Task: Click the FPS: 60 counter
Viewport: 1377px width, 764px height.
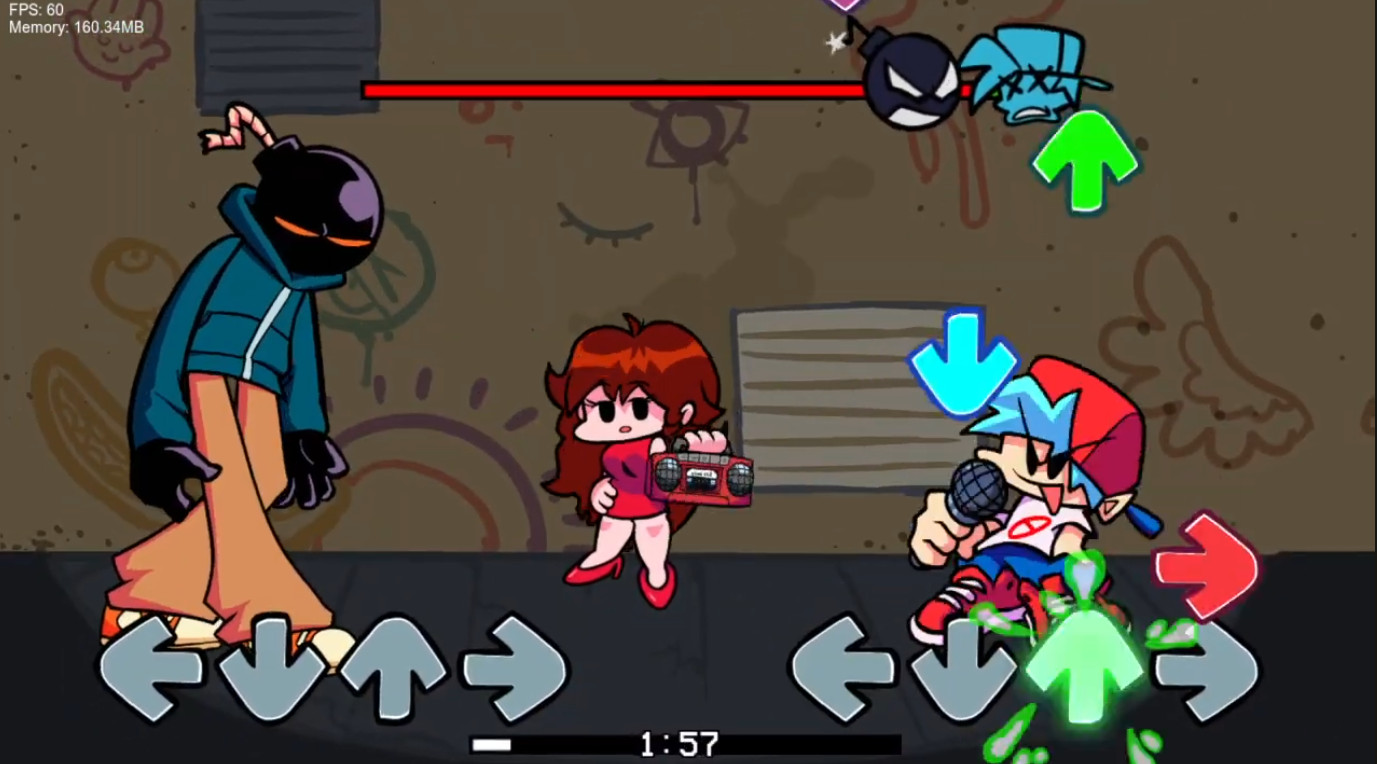Action: pyautogui.click(x=38, y=10)
